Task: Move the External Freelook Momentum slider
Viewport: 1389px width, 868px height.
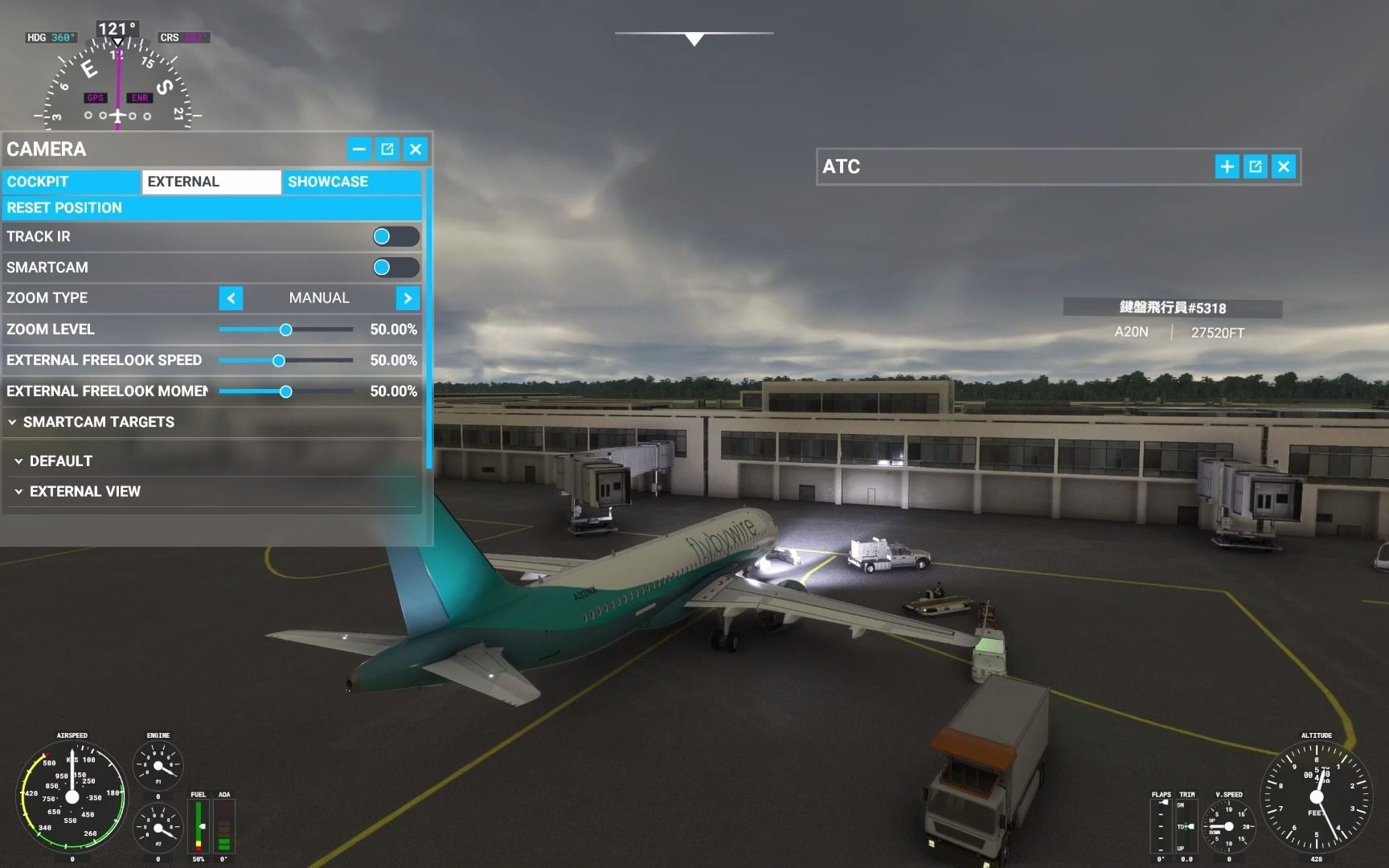Action: pos(285,392)
